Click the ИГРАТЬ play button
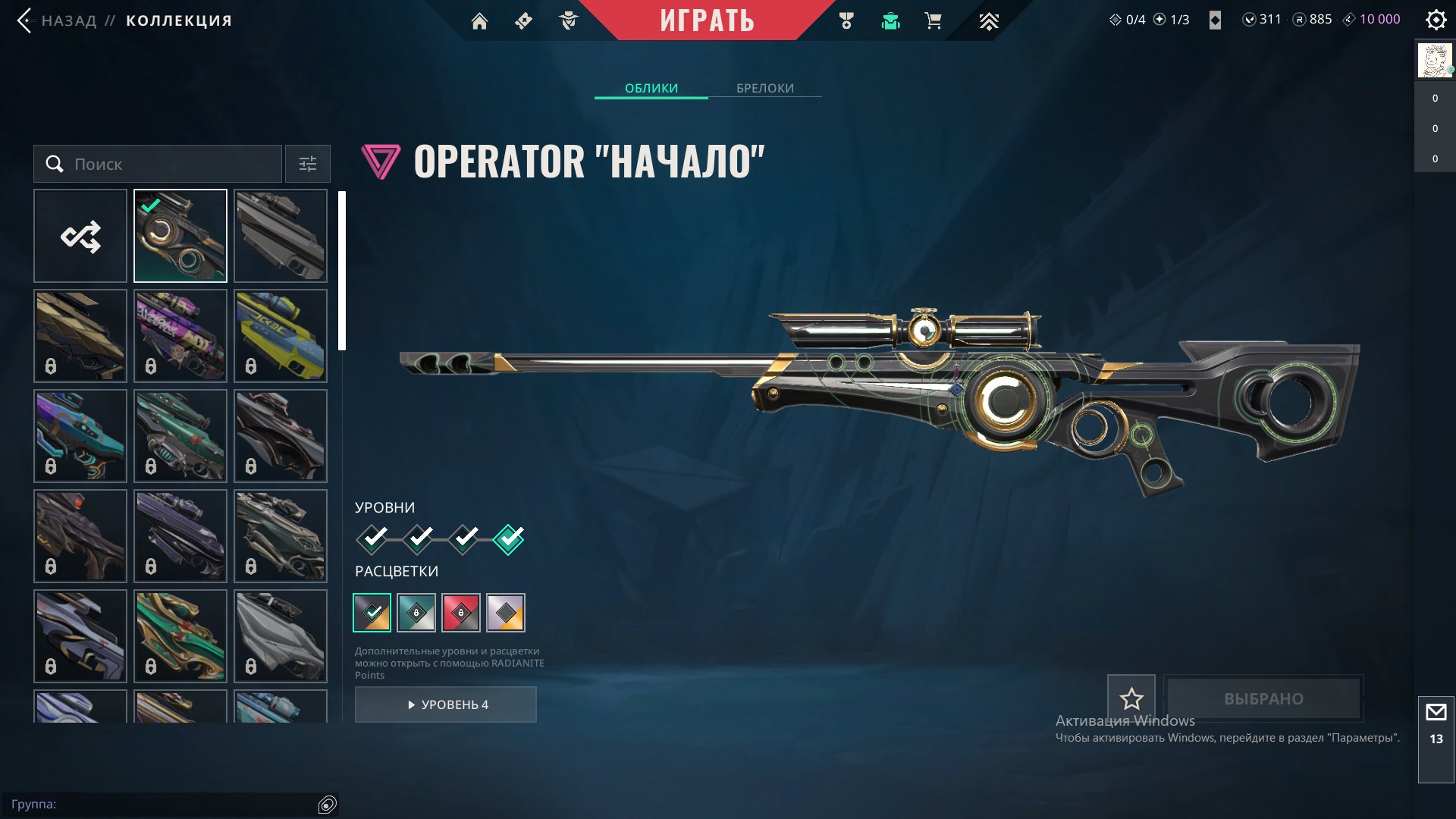This screenshot has width=1456, height=819. click(707, 20)
